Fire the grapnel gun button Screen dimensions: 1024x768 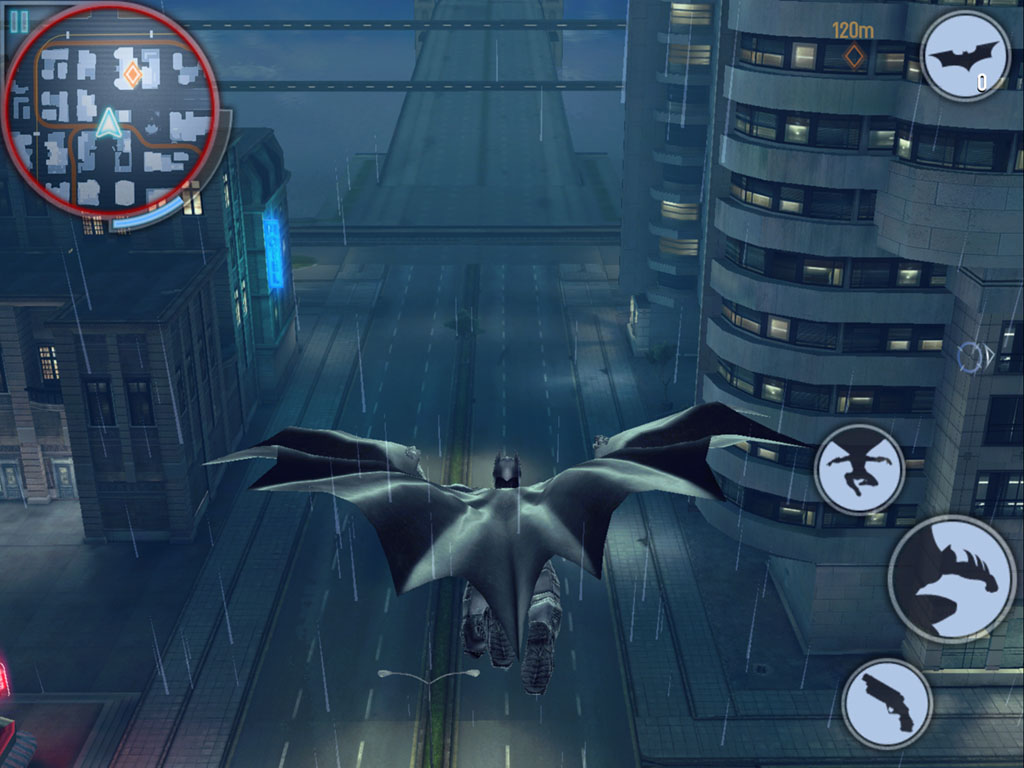coord(887,703)
